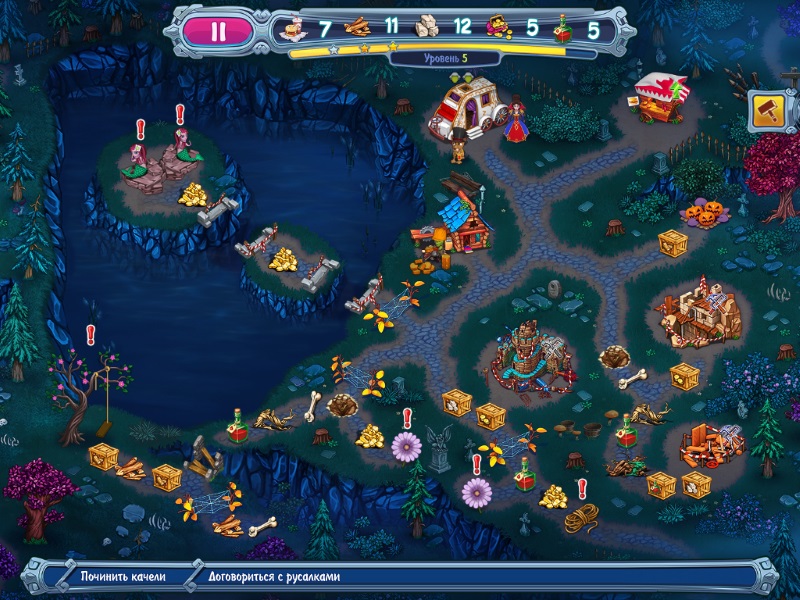
Task: Open the hammer build menu
Action: [767, 108]
